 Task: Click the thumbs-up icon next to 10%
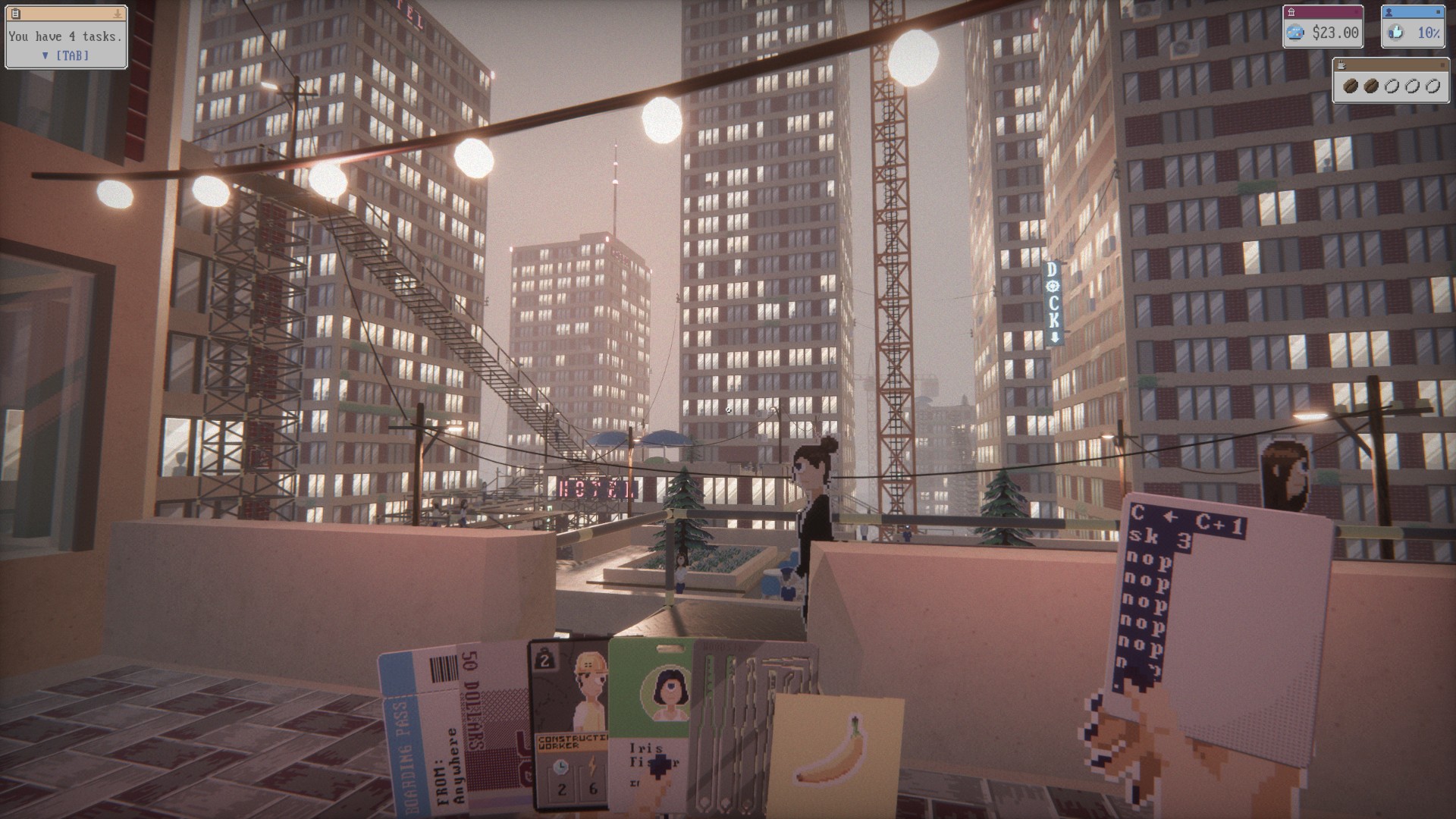pos(1396,33)
